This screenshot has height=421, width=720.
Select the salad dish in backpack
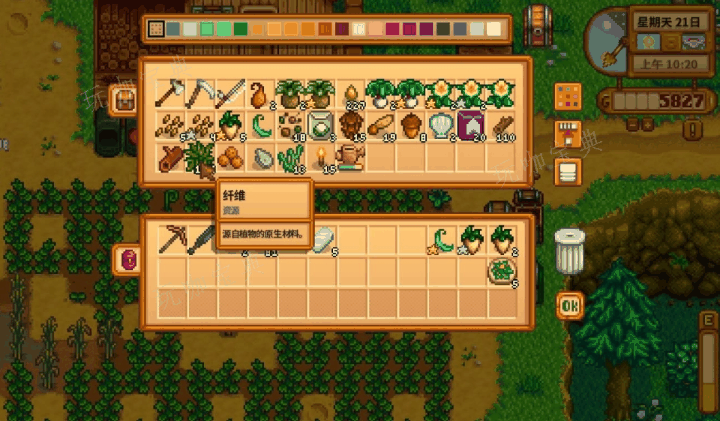500,270
